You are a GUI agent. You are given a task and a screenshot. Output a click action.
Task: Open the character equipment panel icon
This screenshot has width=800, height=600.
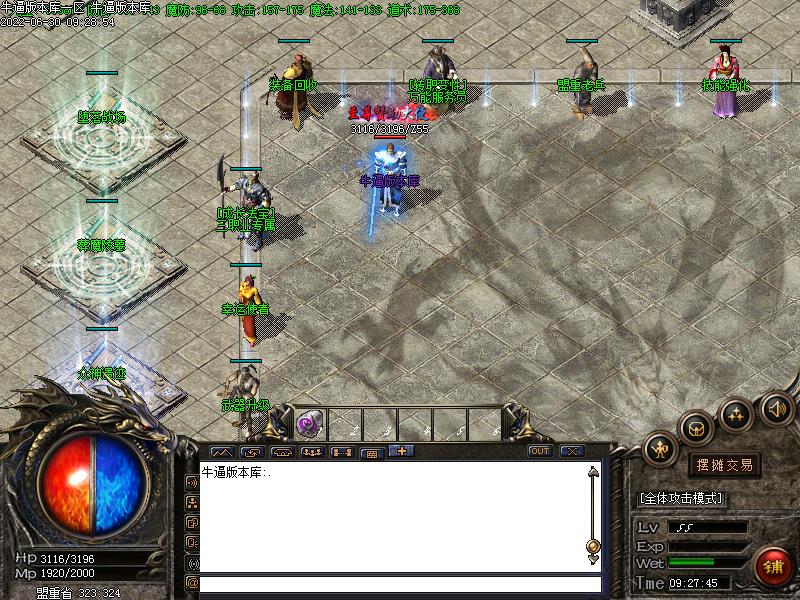coord(661,449)
